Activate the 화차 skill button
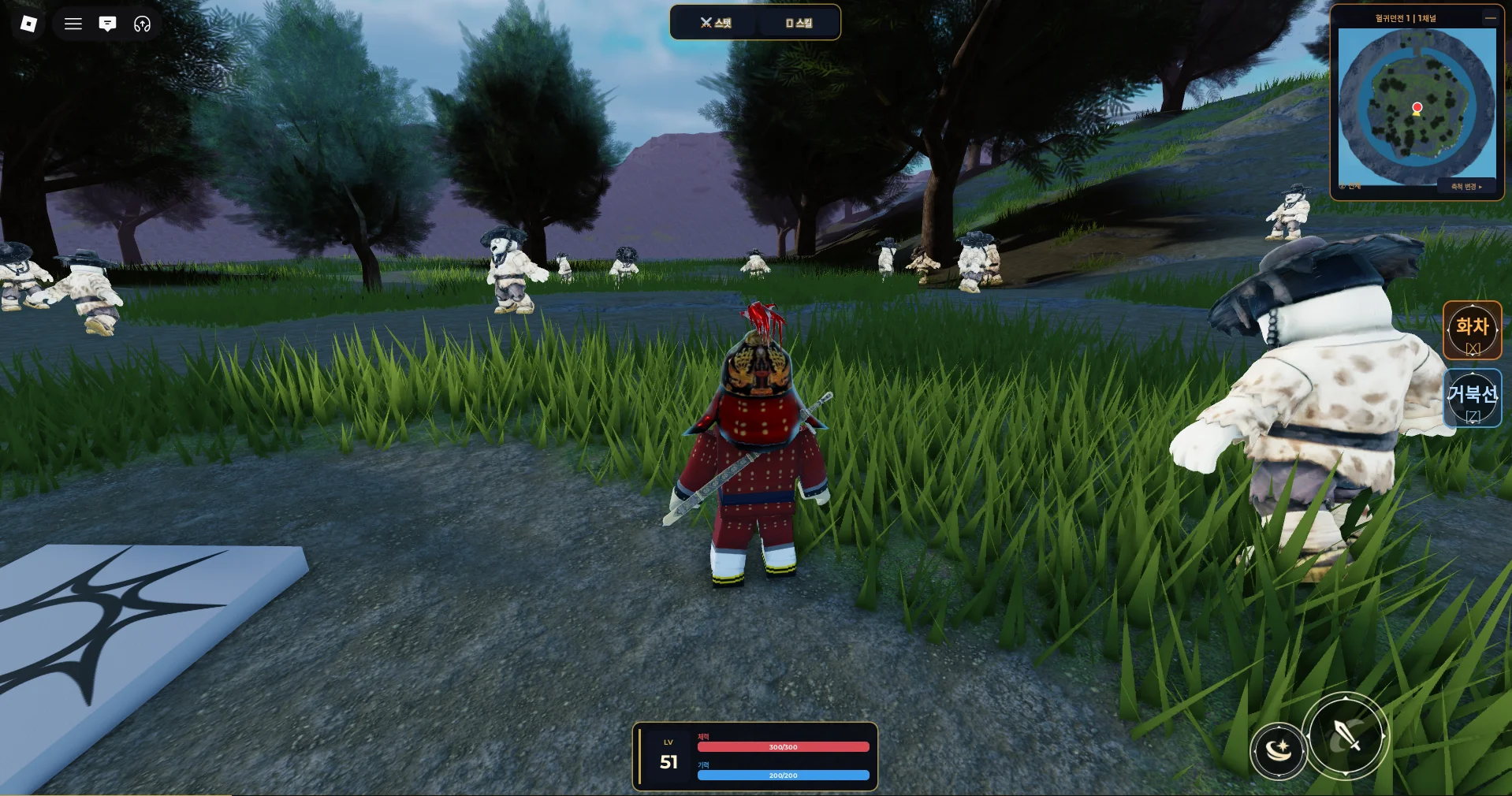This screenshot has height=796, width=1512. (1472, 331)
